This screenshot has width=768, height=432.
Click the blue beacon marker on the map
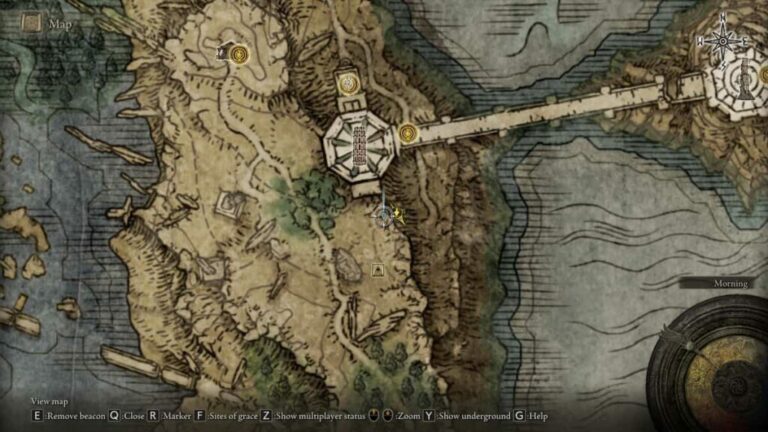point(382,213)
